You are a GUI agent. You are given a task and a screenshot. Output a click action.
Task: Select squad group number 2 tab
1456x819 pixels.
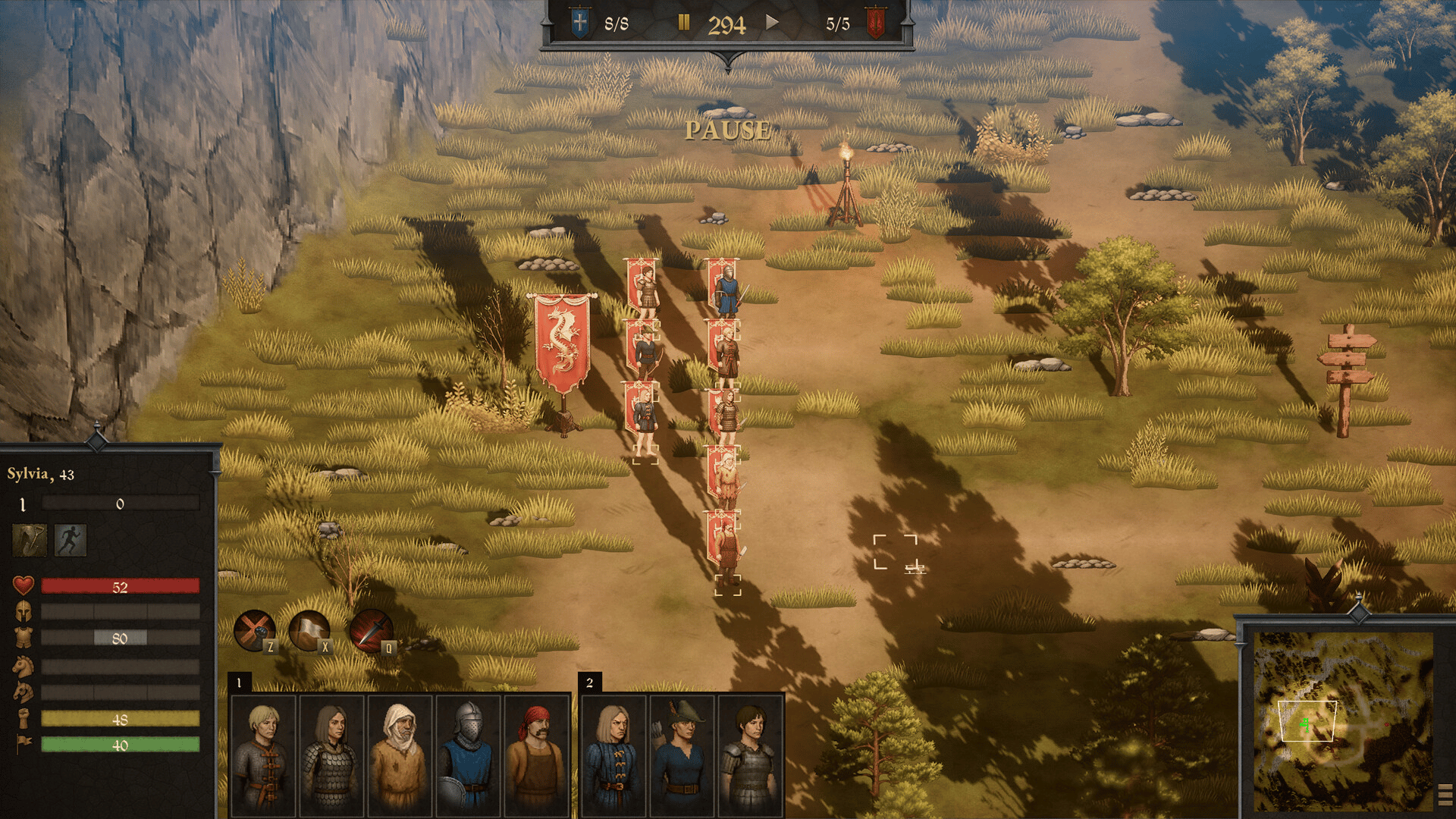[x=589, y=682]
